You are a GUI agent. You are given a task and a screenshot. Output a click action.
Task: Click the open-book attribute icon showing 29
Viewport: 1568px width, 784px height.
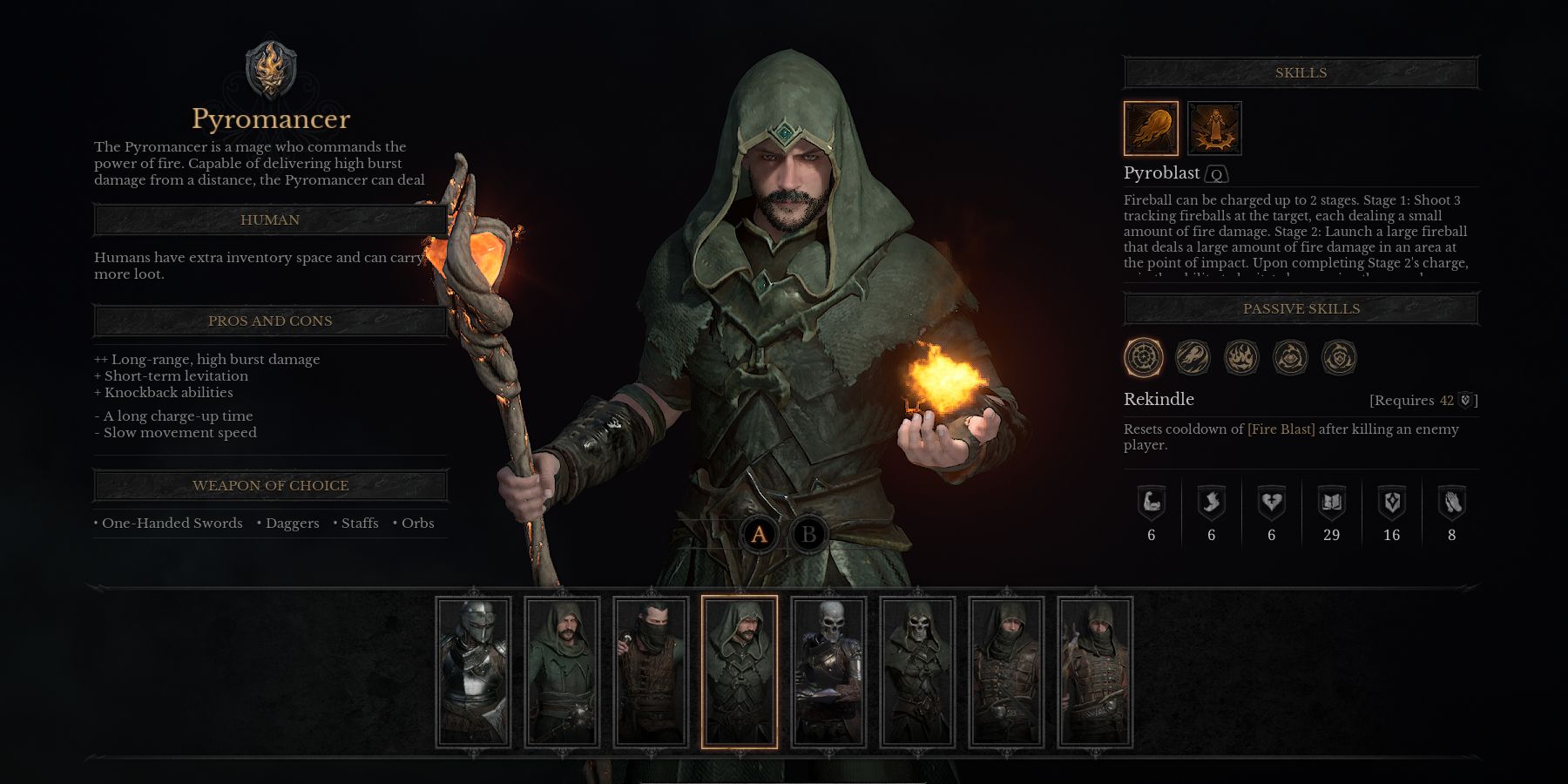pyautogui.click(x=1332, y=499)
